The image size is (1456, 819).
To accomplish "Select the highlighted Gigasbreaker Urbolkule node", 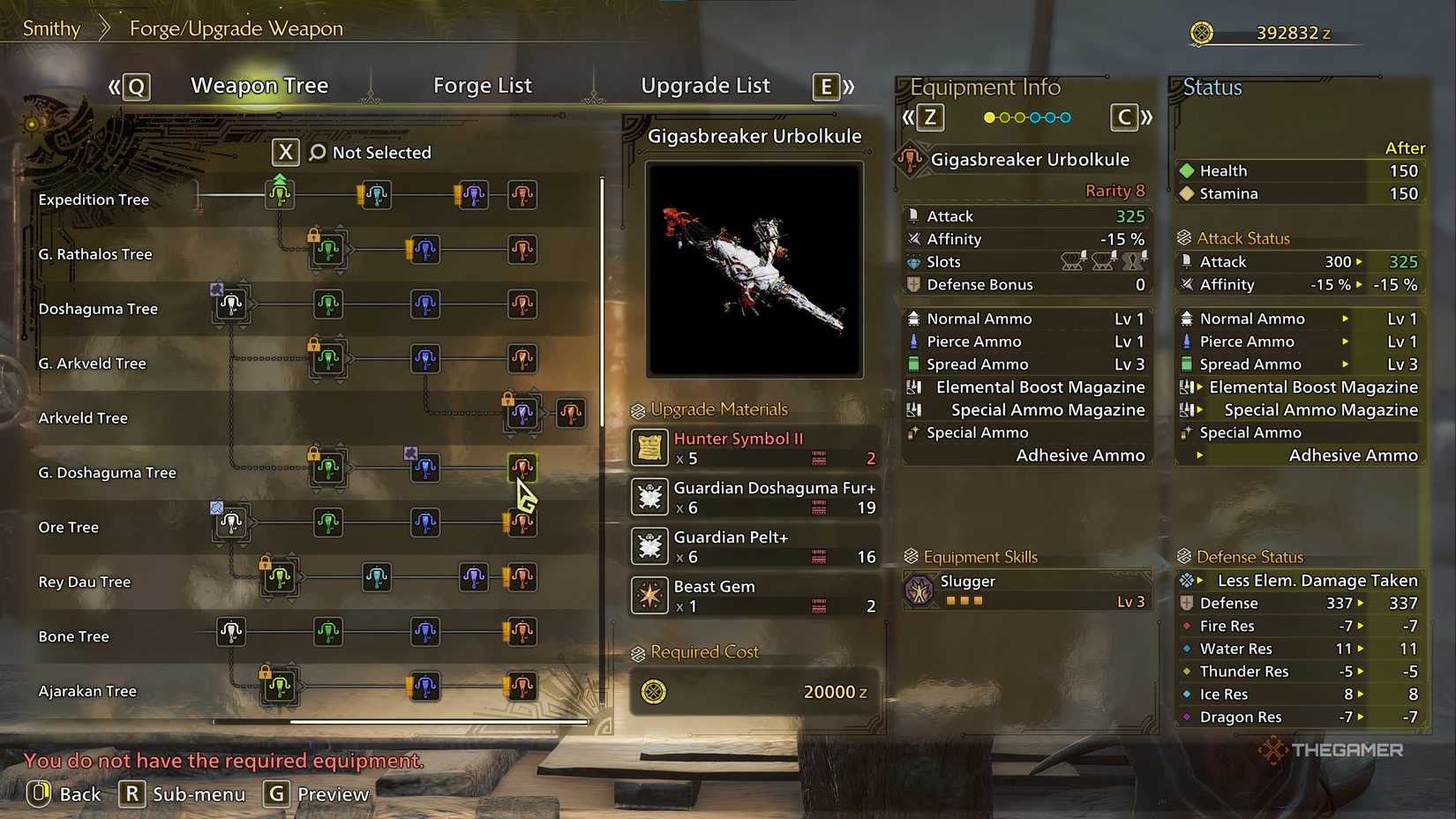I will (522, 466).
